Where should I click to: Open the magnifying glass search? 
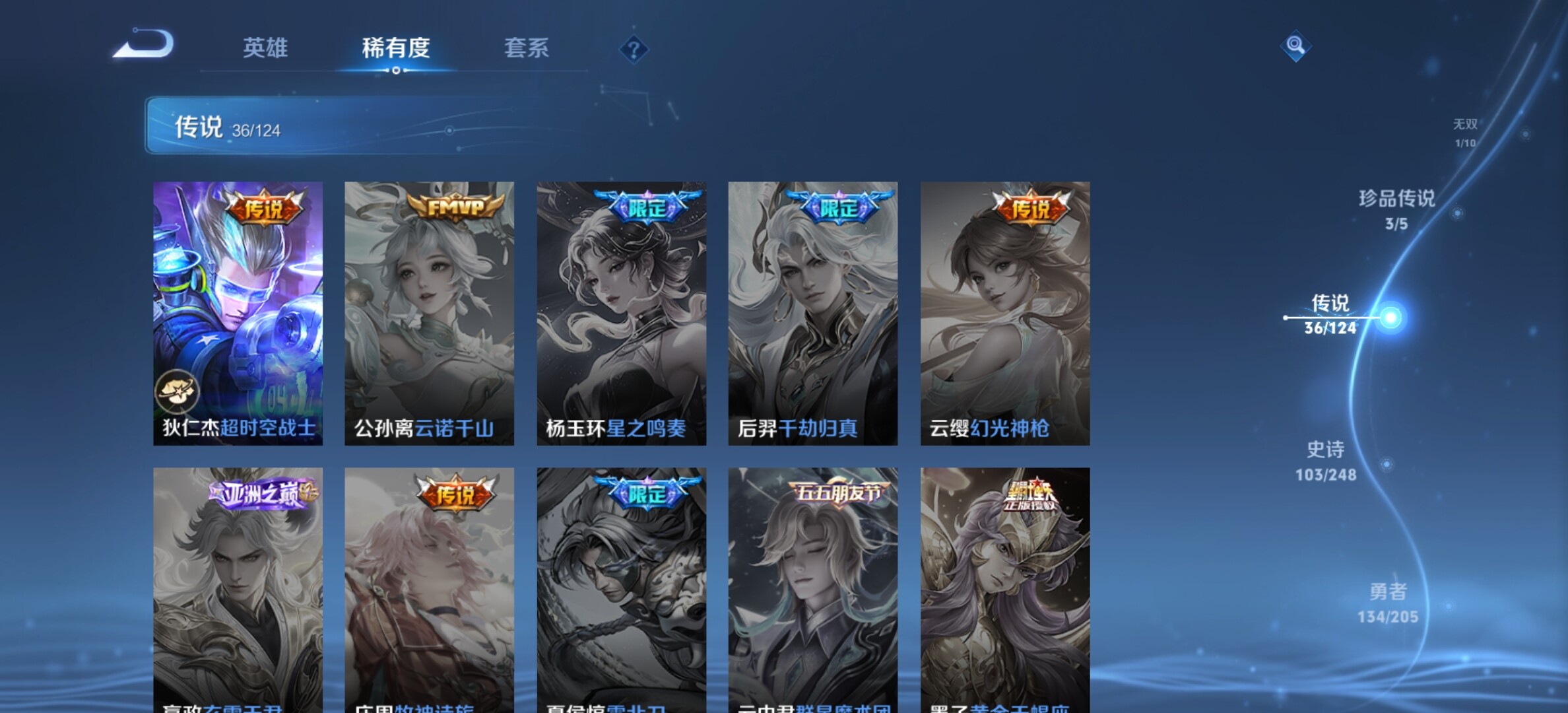[1295, 46]
